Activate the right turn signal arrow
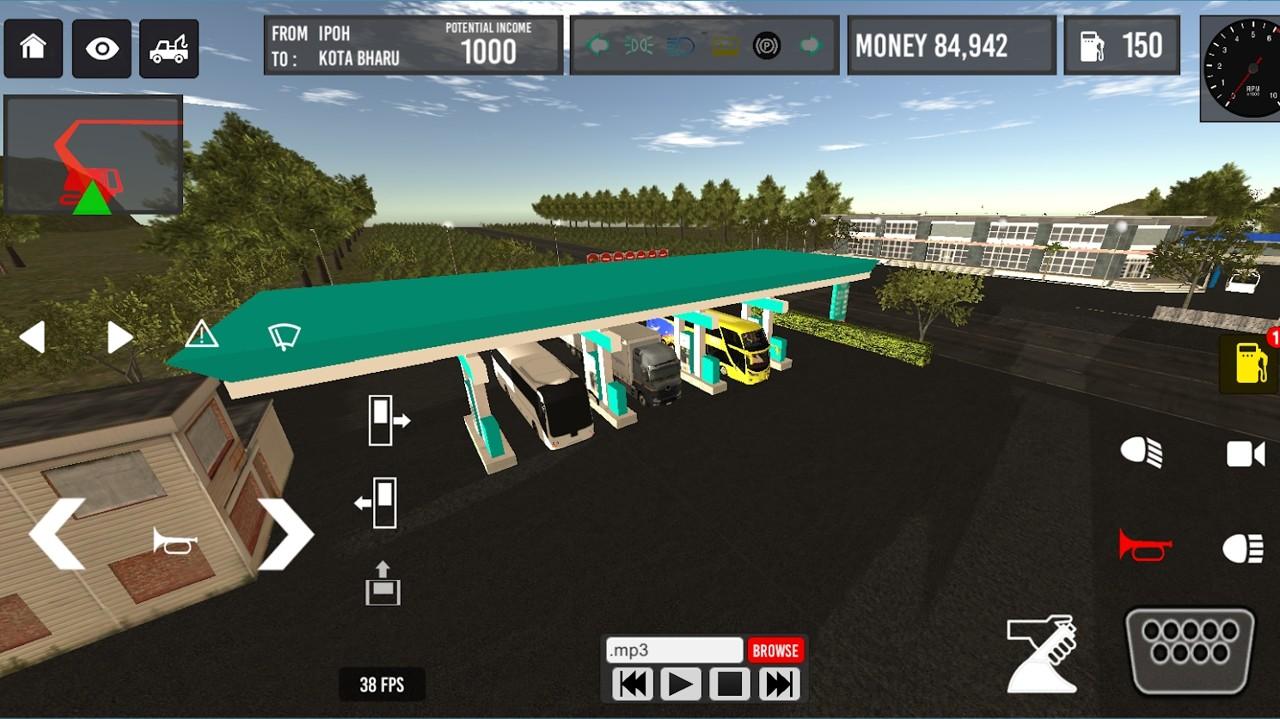Viewport: 1280px width, 719px height. tap(119, 337)
